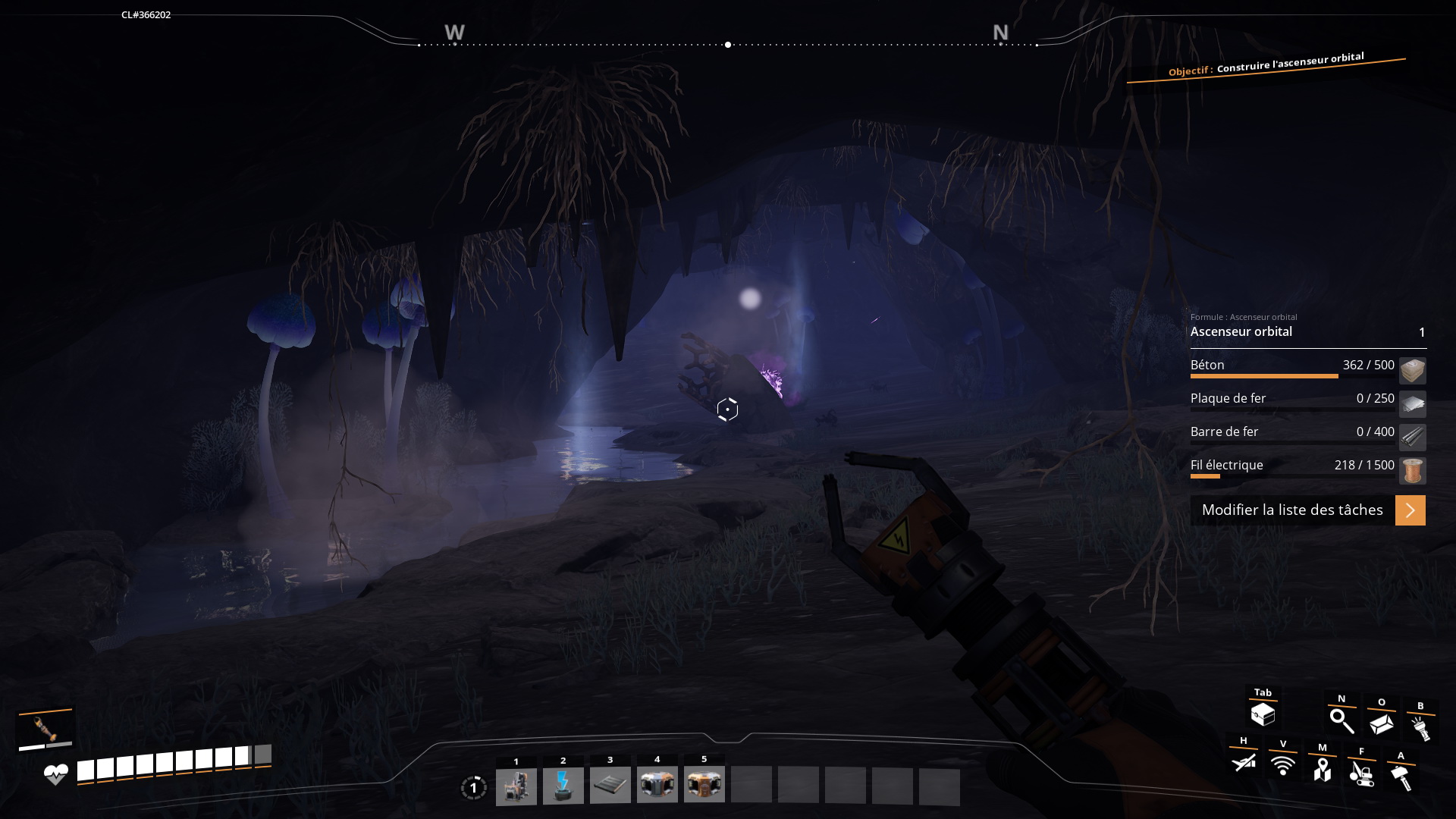Open the map pin icon
The height and width of the screenshot is (819, 1456).
pyautogui.click(x=1323, y=769)
